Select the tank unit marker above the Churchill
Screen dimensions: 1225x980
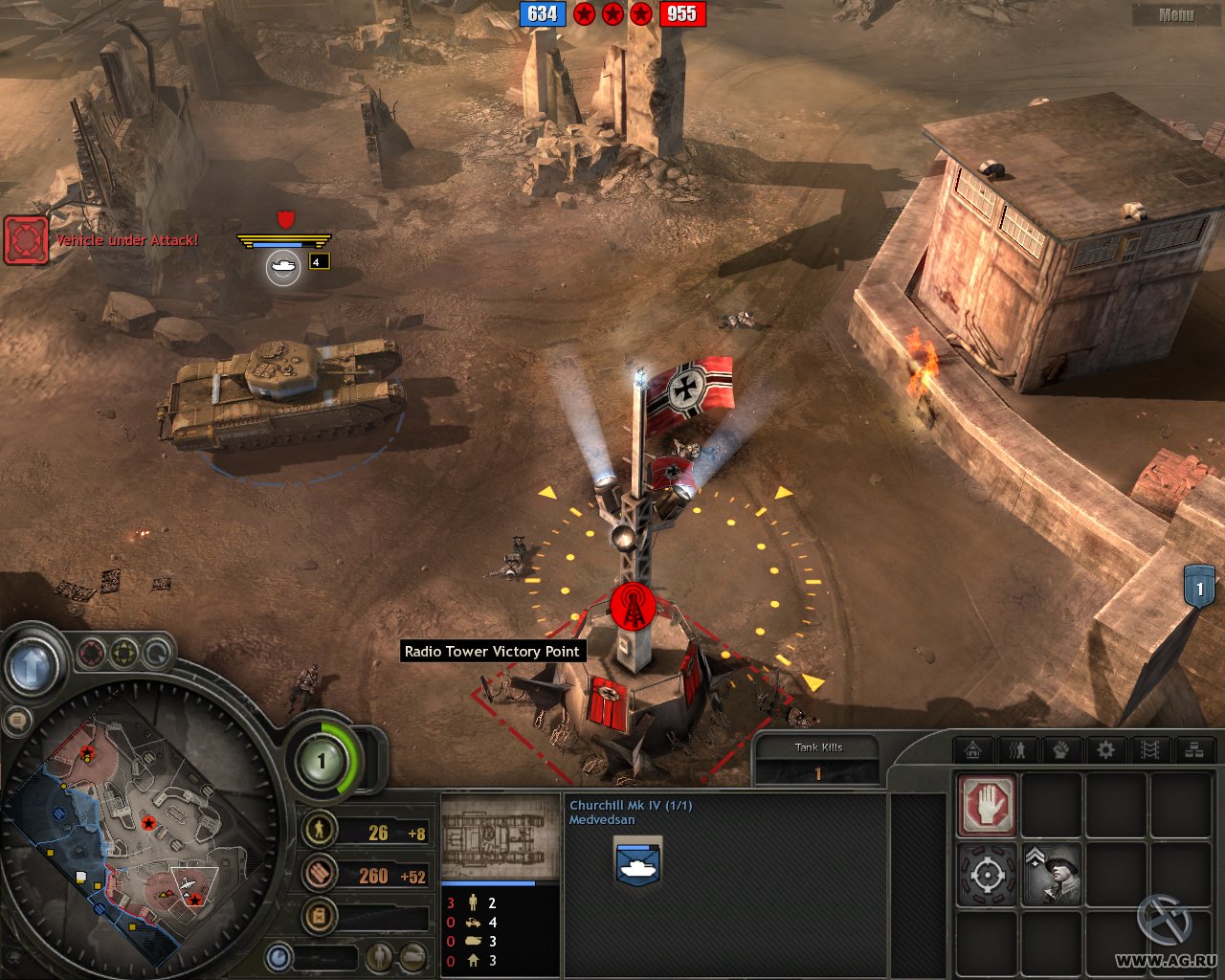tap(282, 267)
